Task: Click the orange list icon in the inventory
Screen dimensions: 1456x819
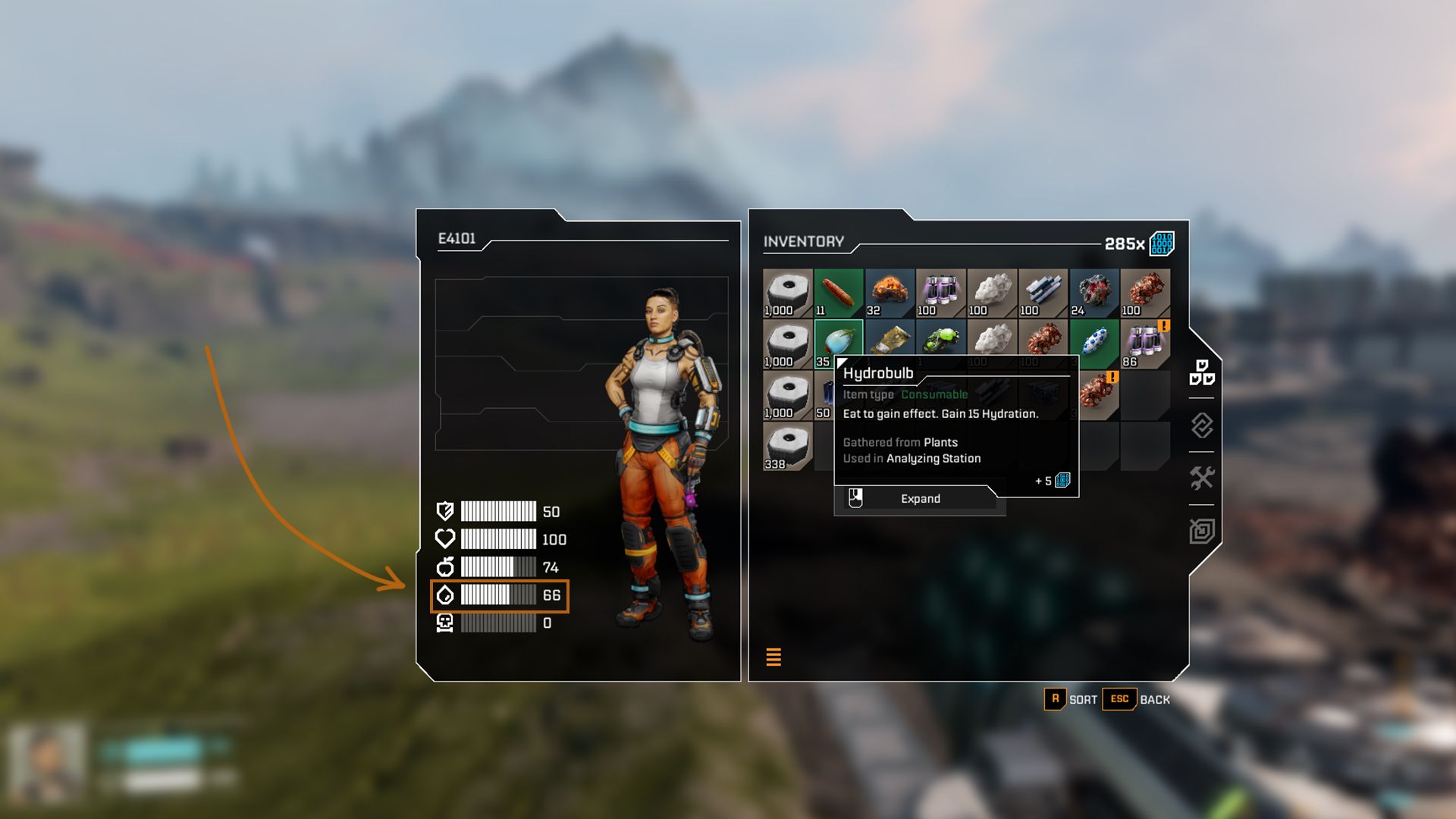Action: (x=773, y=657)
